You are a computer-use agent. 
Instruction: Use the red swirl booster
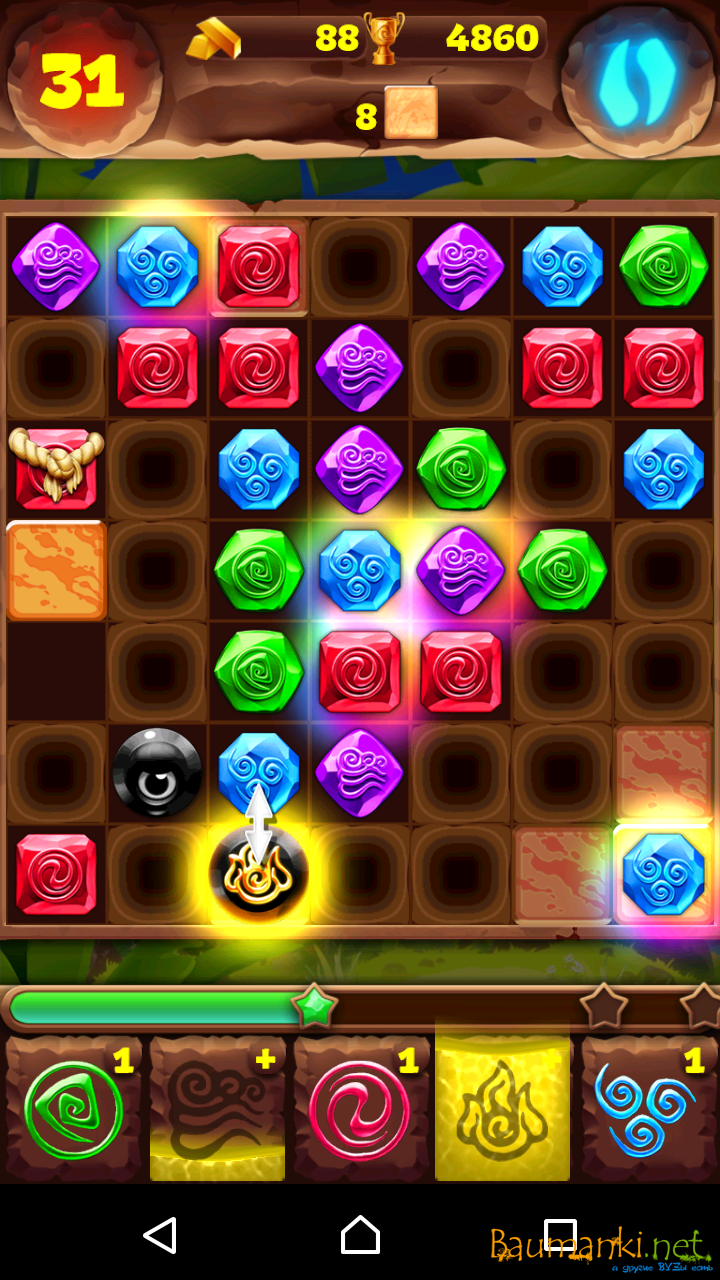tap(360, 1108)
